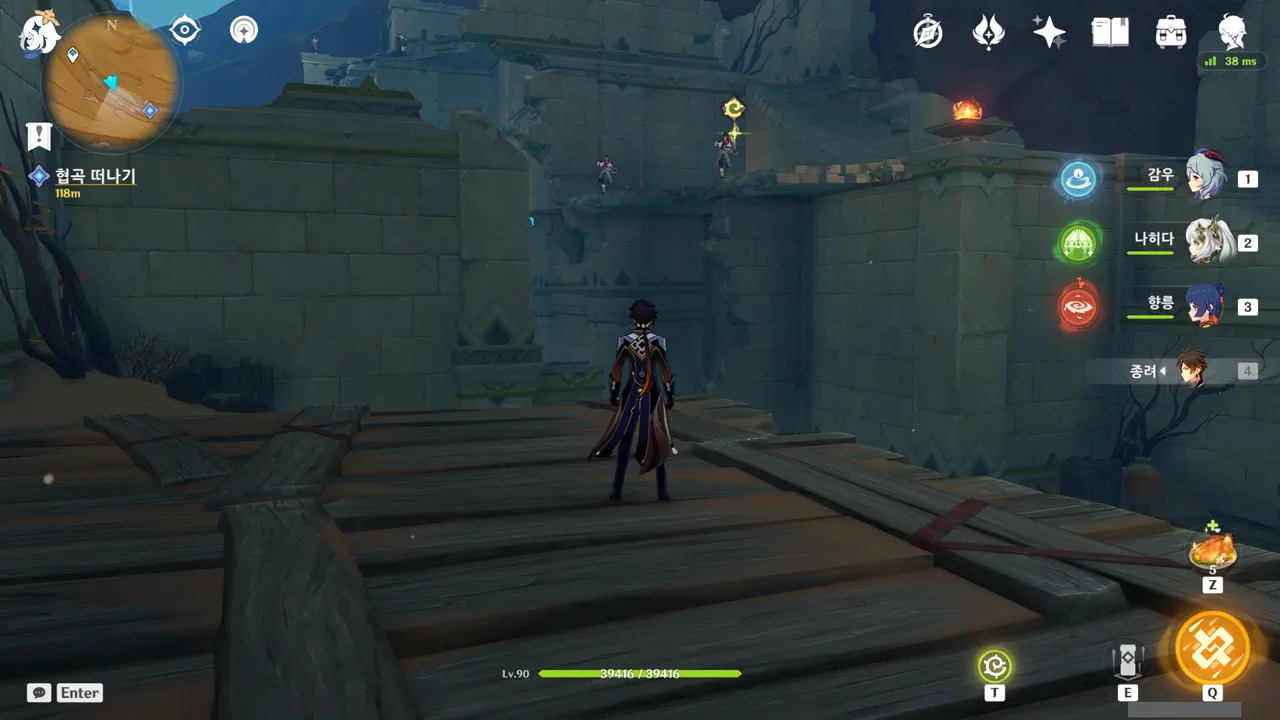This screenshot has width=1280, height=720.
Task: Click the circular minimap
Action: tap(112, 82)
